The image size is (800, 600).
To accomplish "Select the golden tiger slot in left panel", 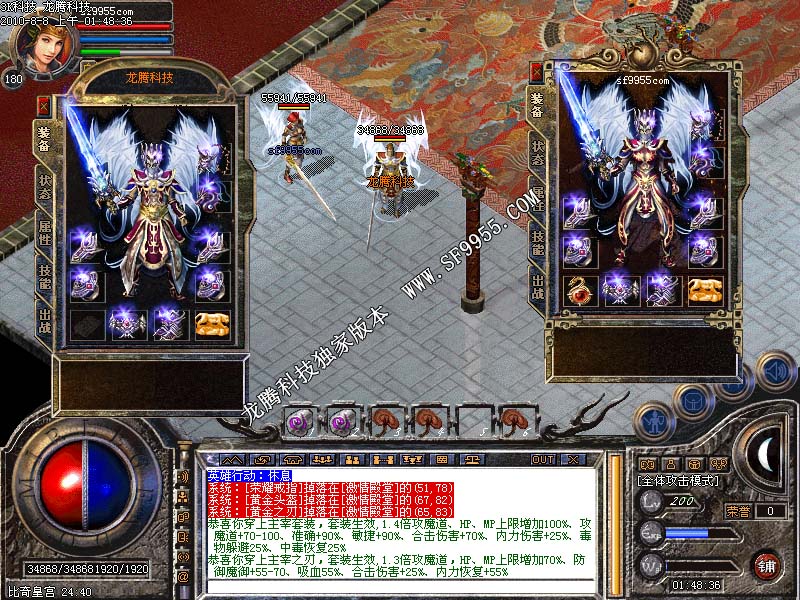I will pos(211,323).
